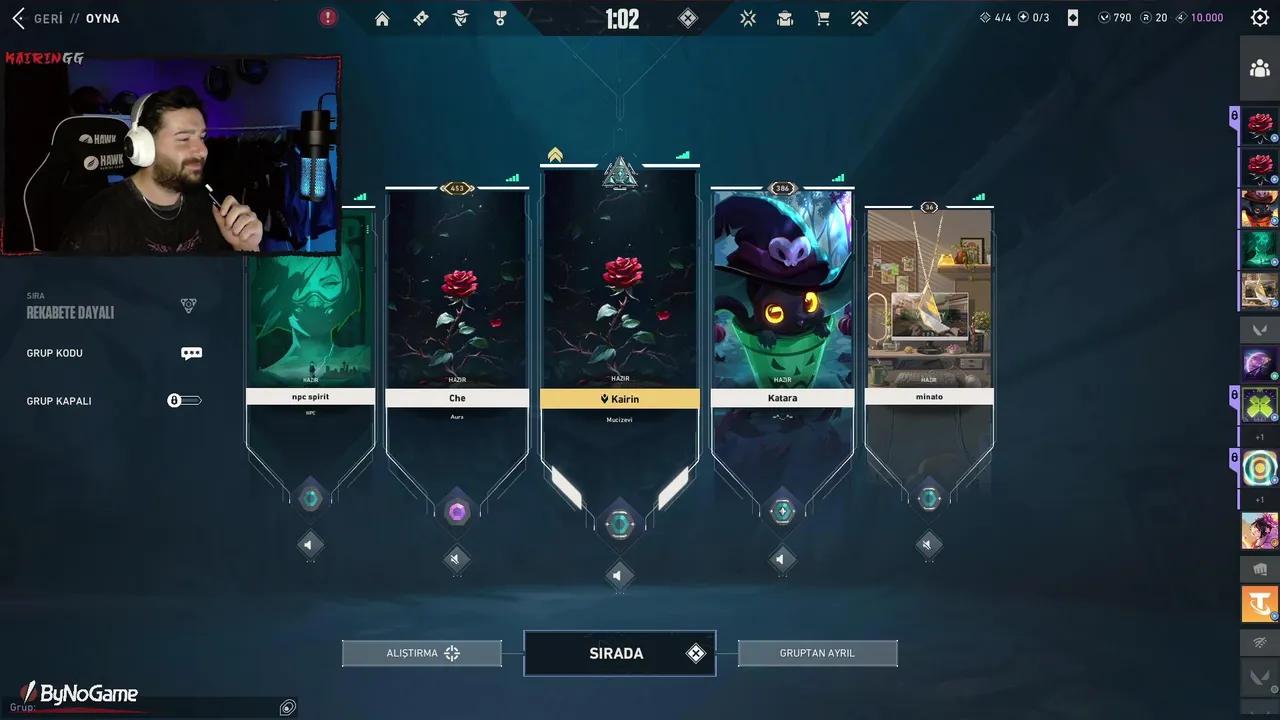The image size is (1280, 720).
Task: Leave the party via GRUPTAN AYRIL
Action: pyautogui.click(x=817, y=653)
